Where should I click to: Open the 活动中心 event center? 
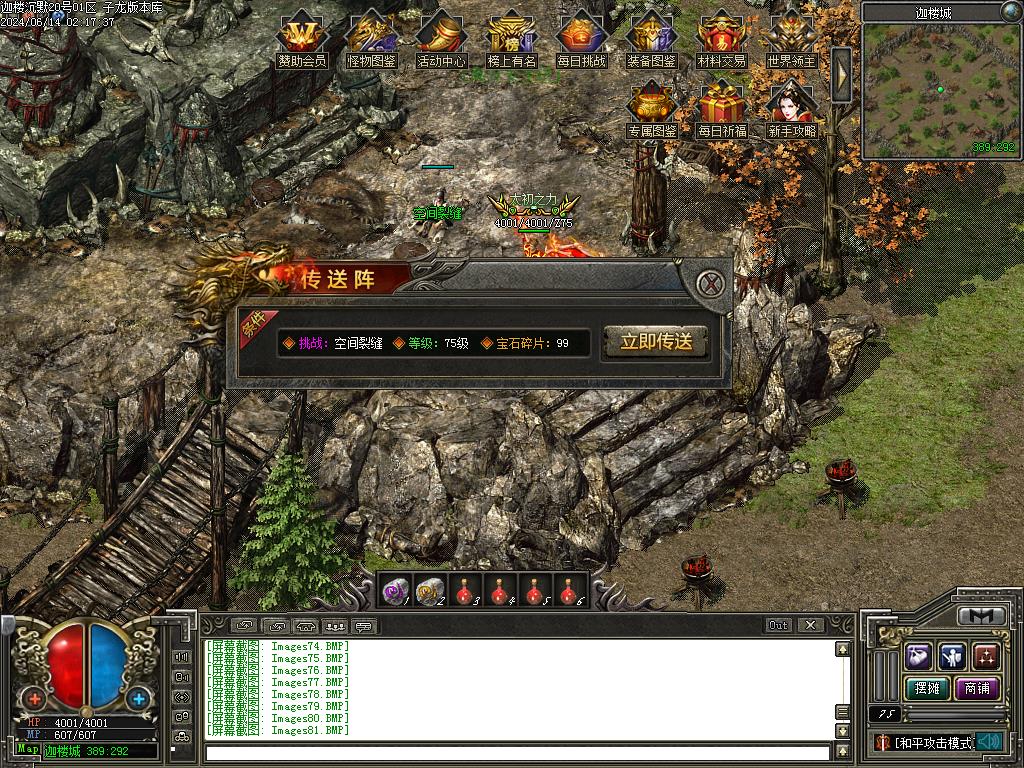pos(441,40)
